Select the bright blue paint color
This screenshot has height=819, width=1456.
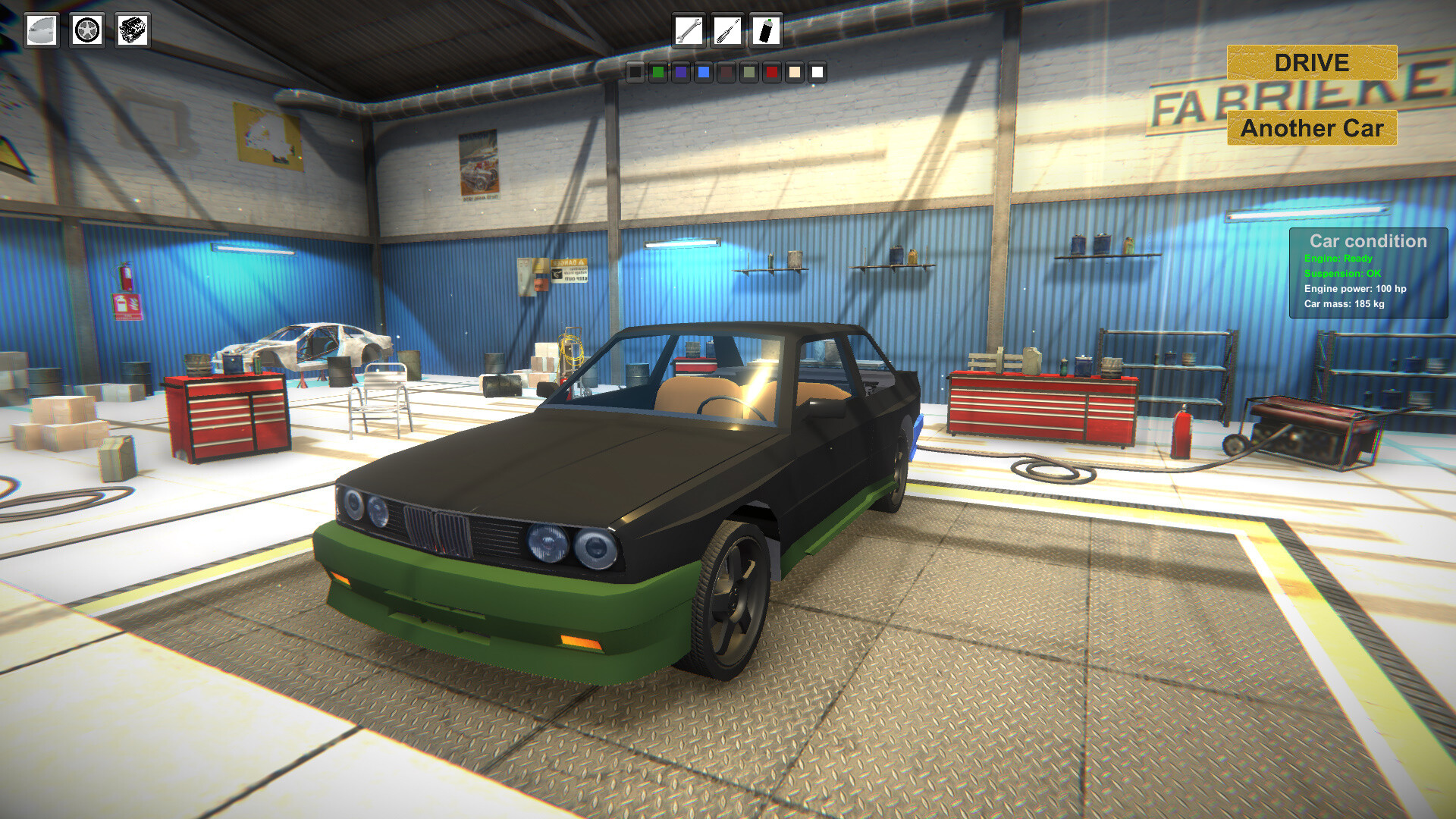click(x=703, y=74)
